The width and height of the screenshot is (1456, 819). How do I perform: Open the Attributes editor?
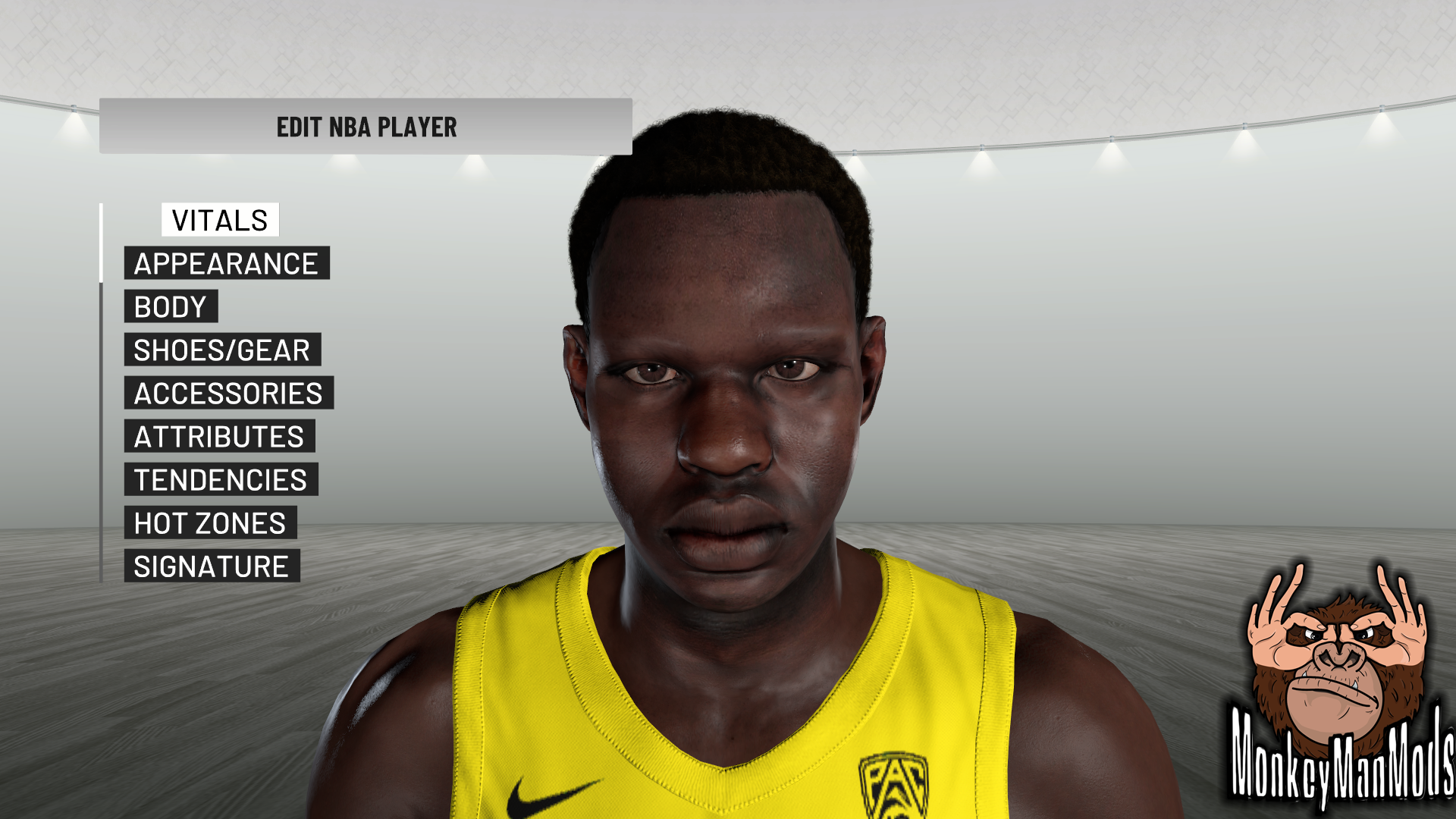(219, 436)
